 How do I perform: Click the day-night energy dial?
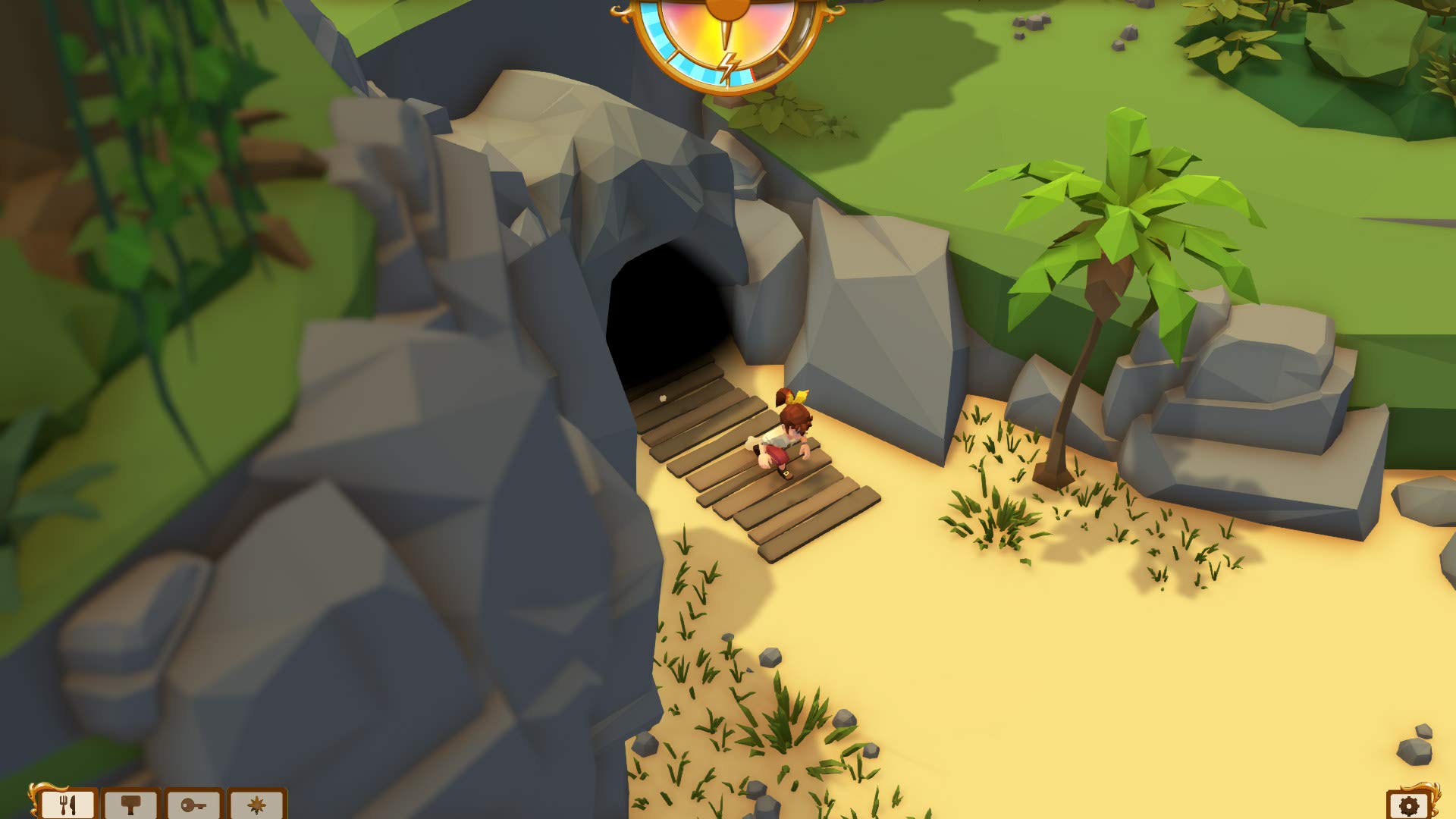pos(726,38)
